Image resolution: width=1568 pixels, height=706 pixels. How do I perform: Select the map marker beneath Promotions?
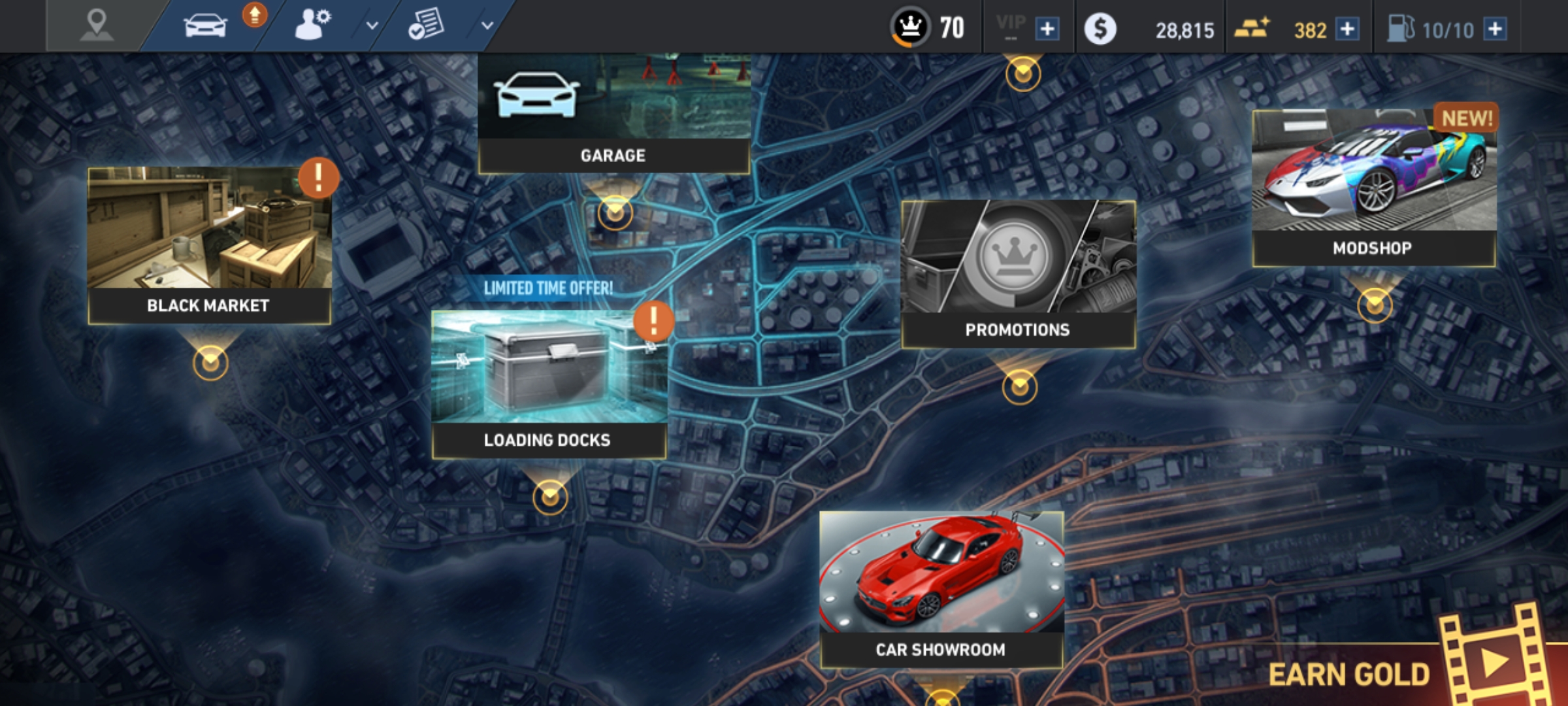click(1019, 387)
